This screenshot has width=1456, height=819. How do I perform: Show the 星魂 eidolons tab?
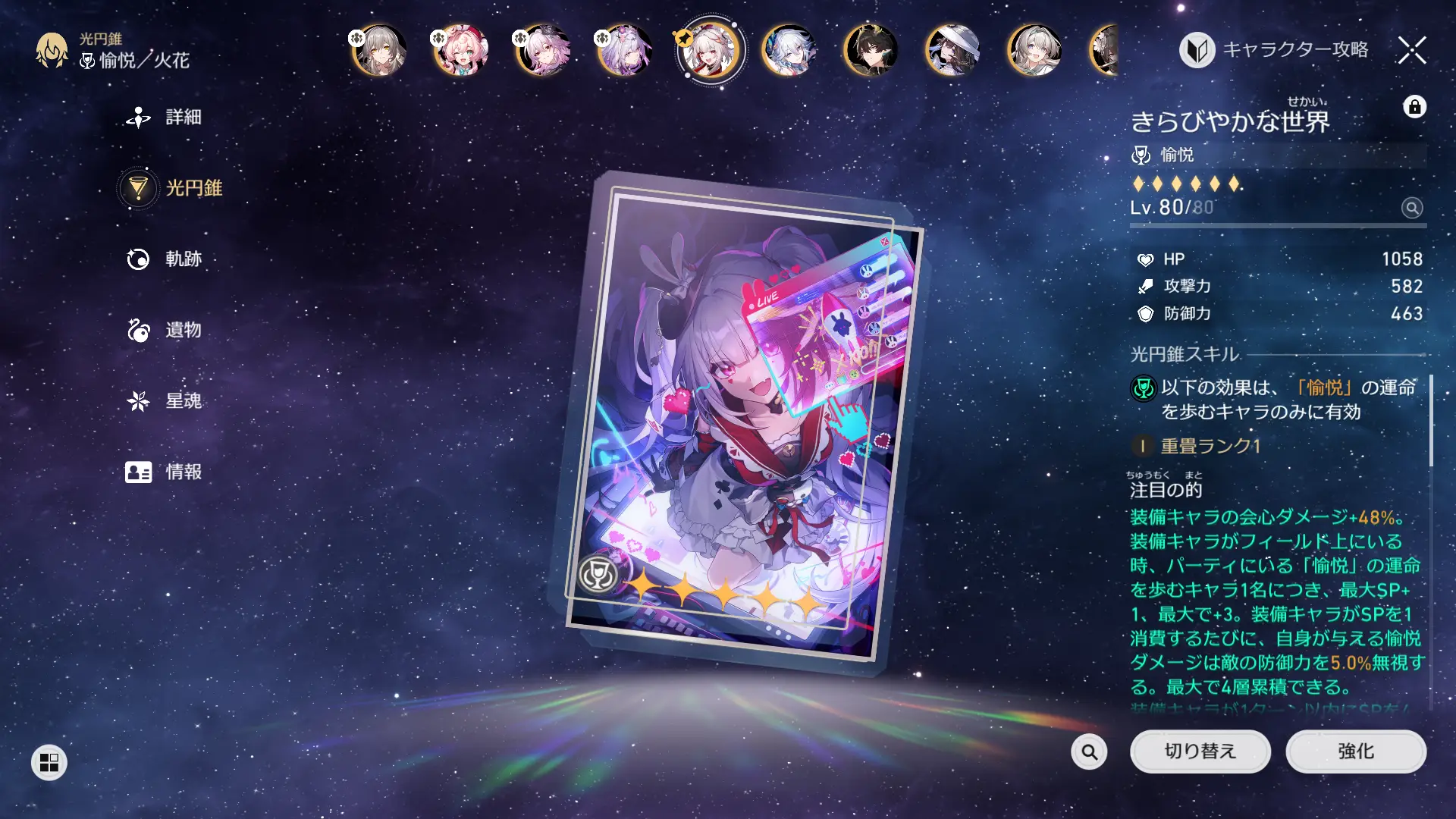pos(165,401)
